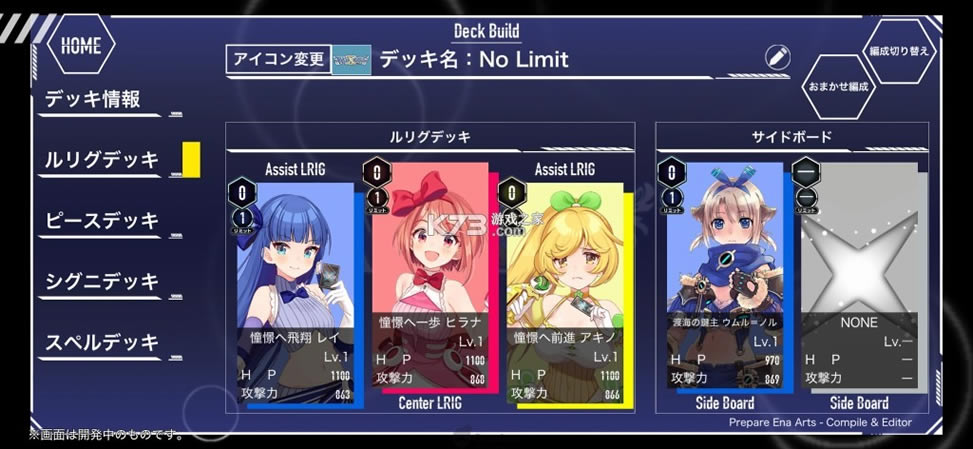
Task: Select the Center LRIG ヒラナ card
Action: (x=430, y=280)
